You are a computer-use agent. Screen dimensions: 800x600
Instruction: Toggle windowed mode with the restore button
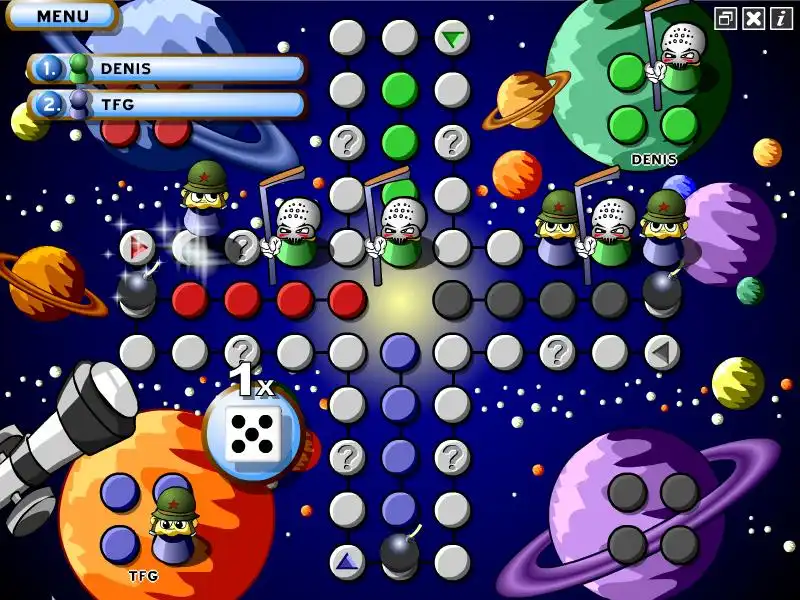pos(726,18)
